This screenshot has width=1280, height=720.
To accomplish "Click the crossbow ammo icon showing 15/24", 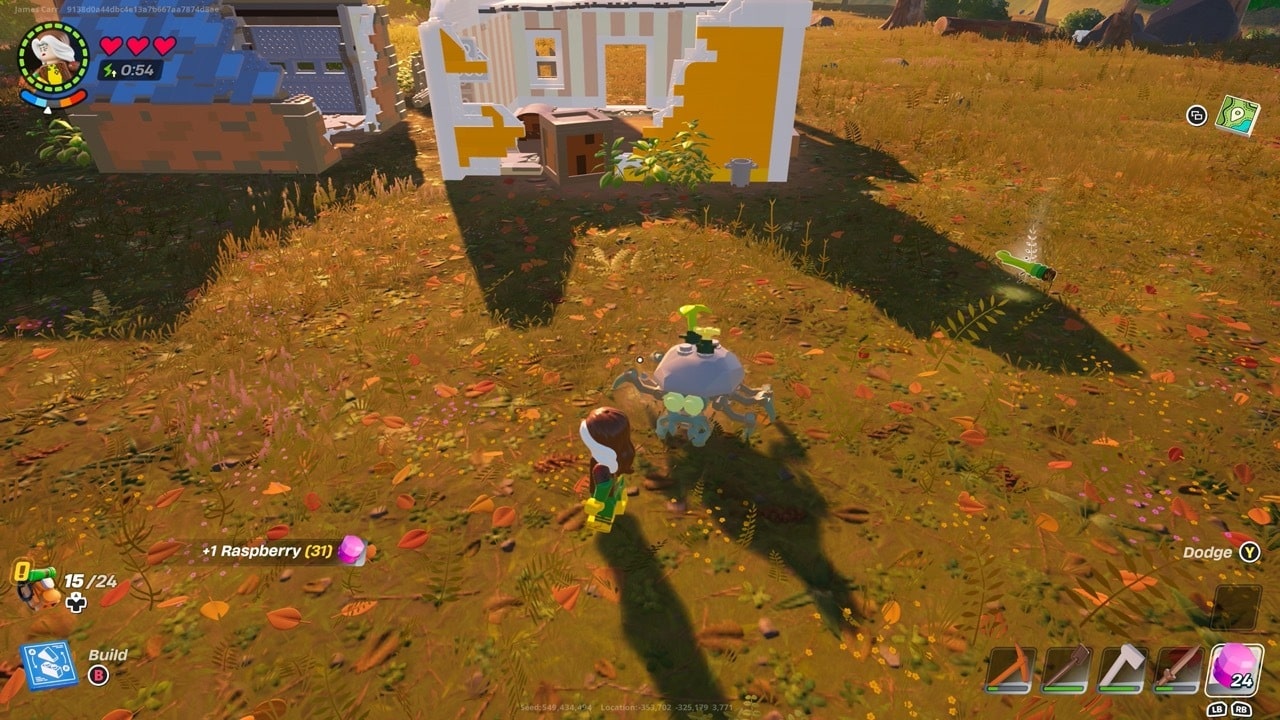I will coord(40,585).
